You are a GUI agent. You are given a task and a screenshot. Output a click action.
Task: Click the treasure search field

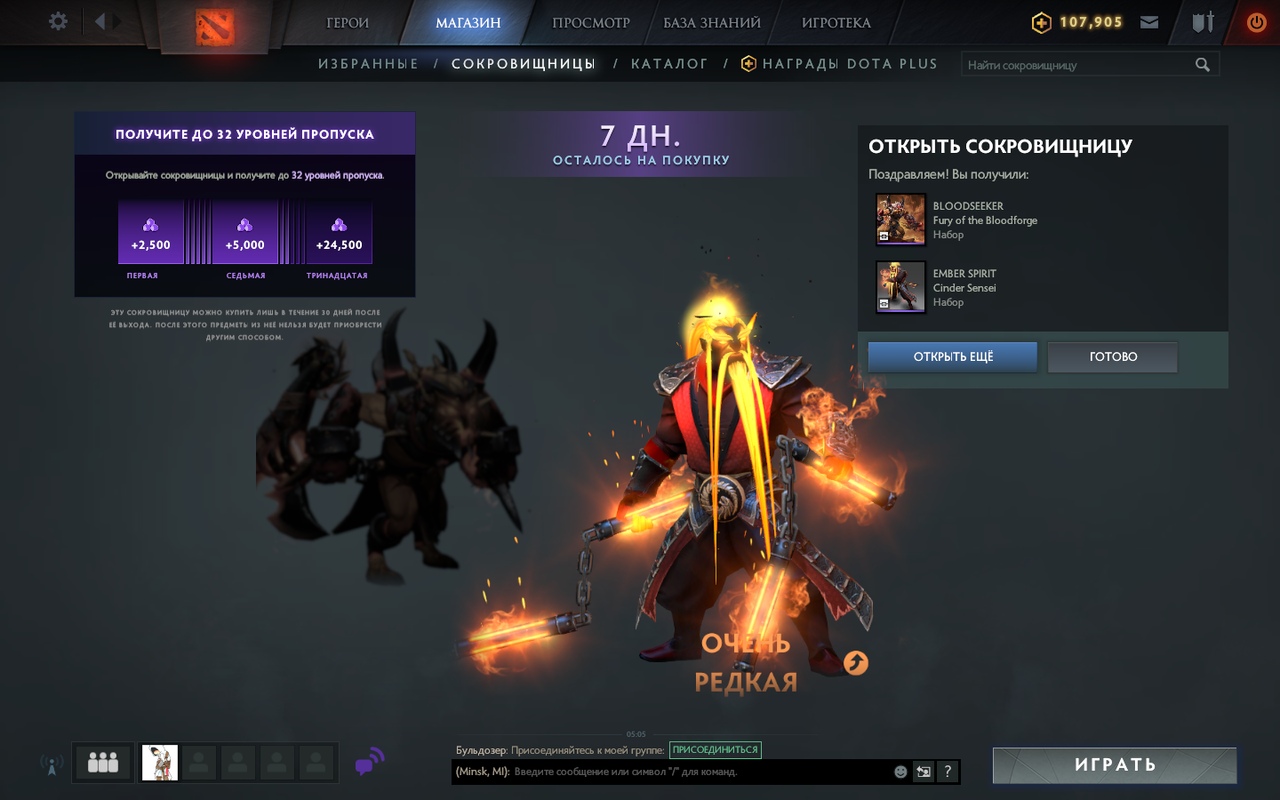click(1078, 65)
